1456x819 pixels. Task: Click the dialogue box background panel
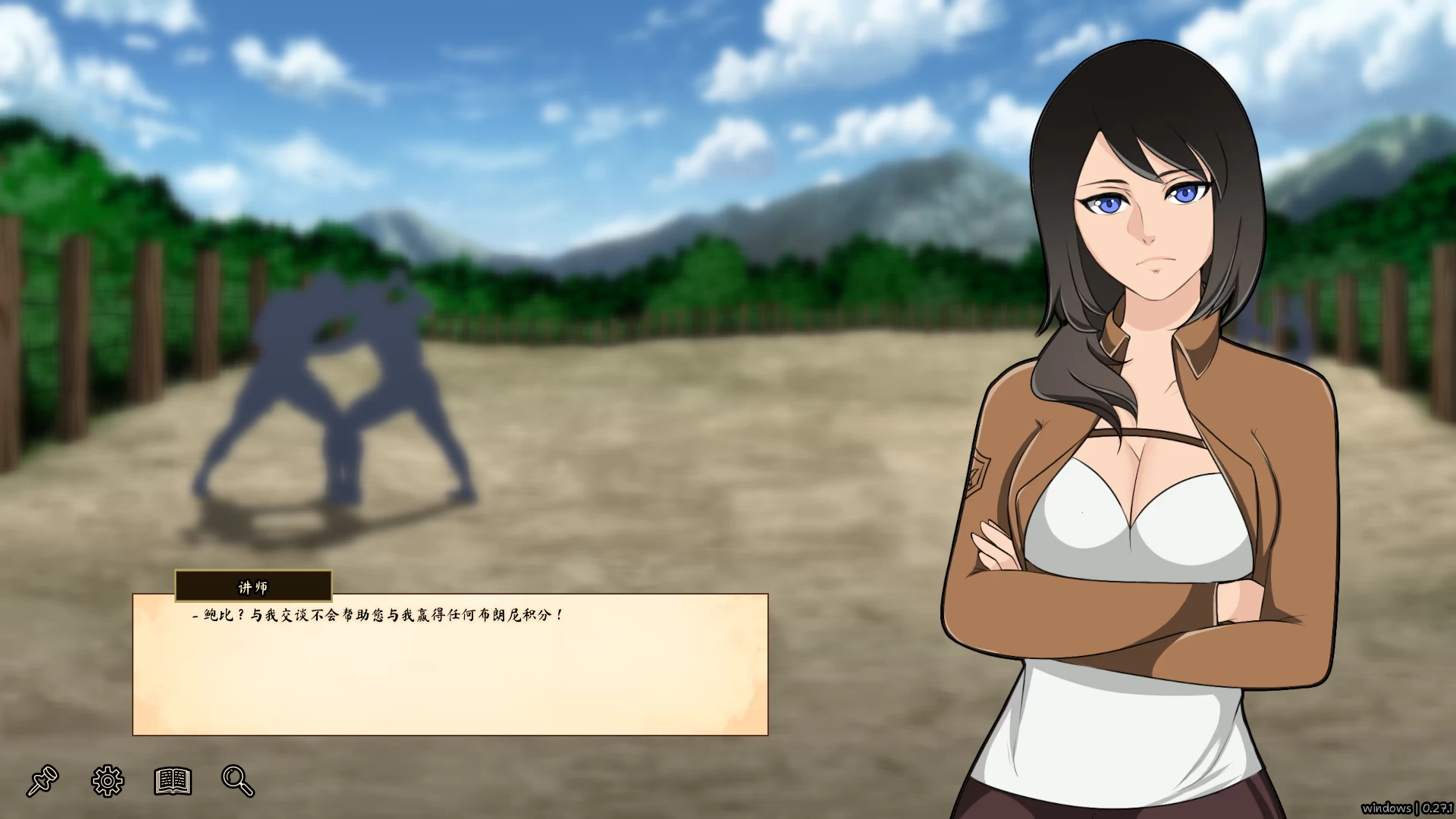click(455, 682)
